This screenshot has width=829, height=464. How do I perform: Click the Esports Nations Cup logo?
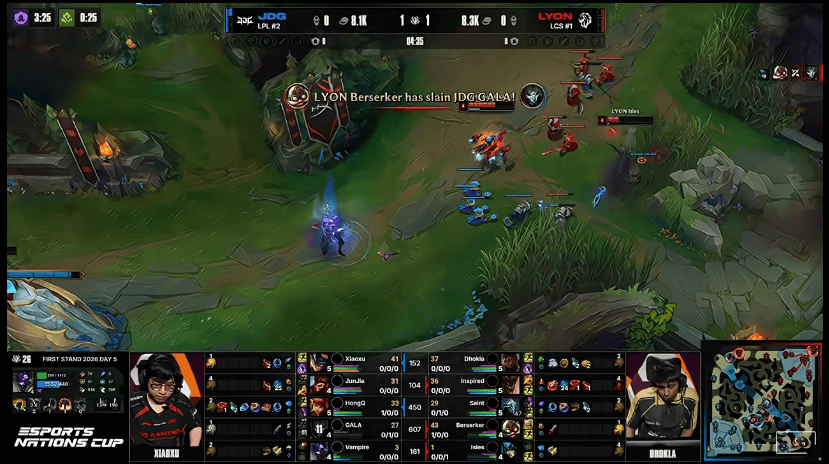pos(68,437)
